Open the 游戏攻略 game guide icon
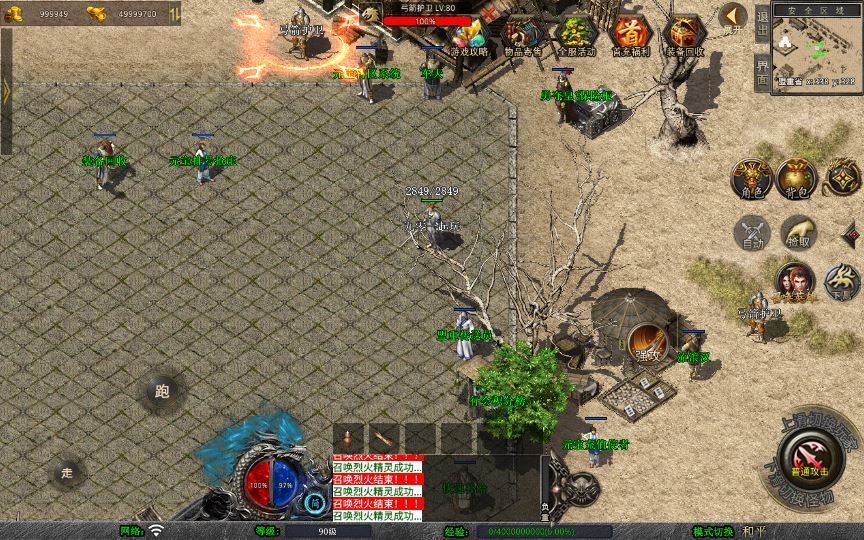This screenshot has height=540, width=864. coord(468,36)
